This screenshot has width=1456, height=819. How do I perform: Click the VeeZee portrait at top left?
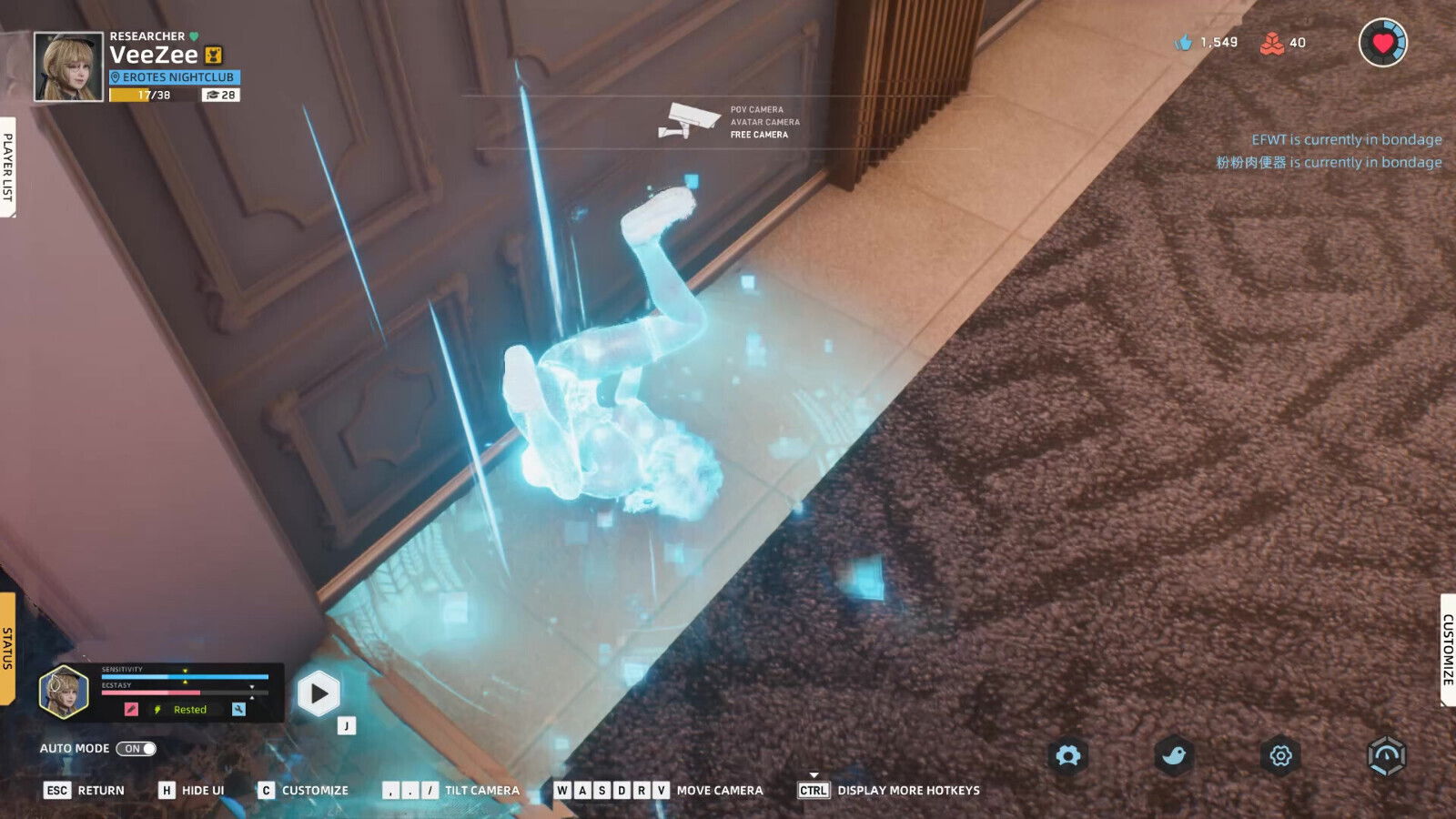coord(68,66)
